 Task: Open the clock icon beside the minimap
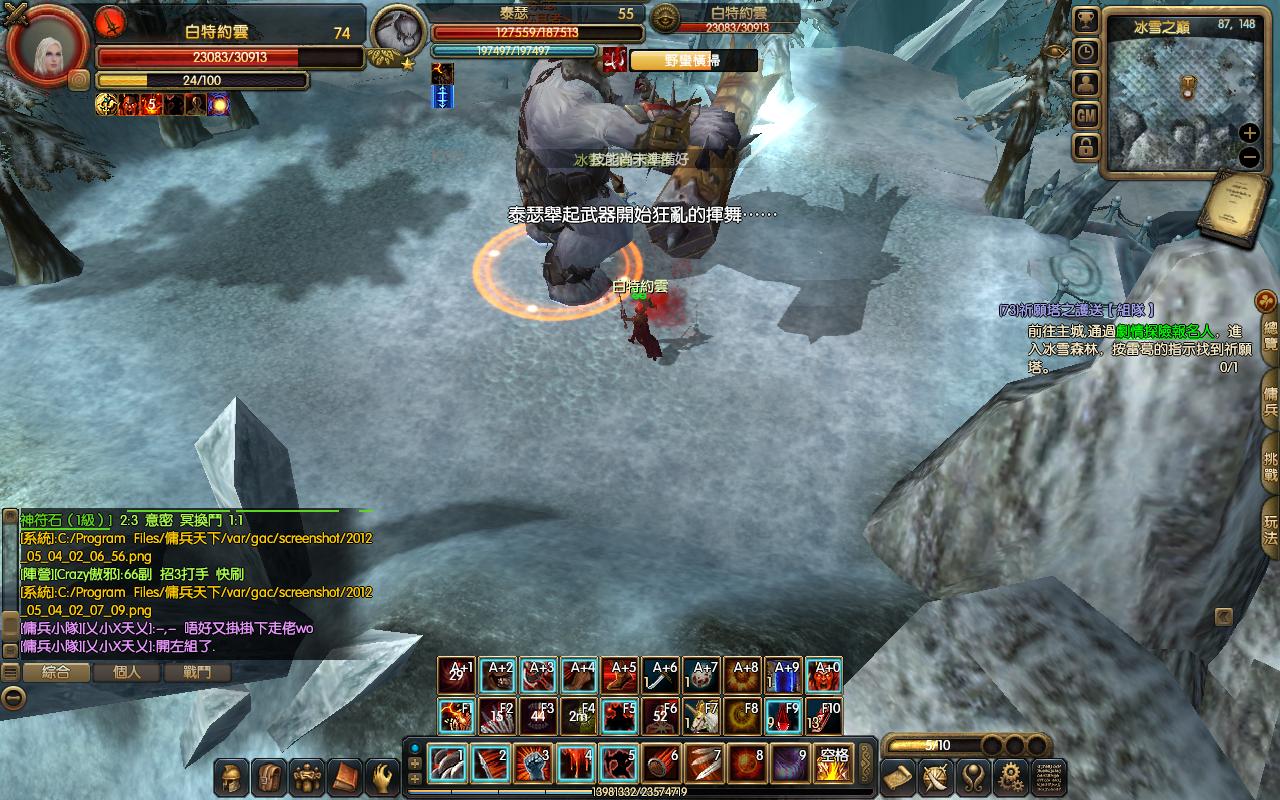tap(1086, 53)
